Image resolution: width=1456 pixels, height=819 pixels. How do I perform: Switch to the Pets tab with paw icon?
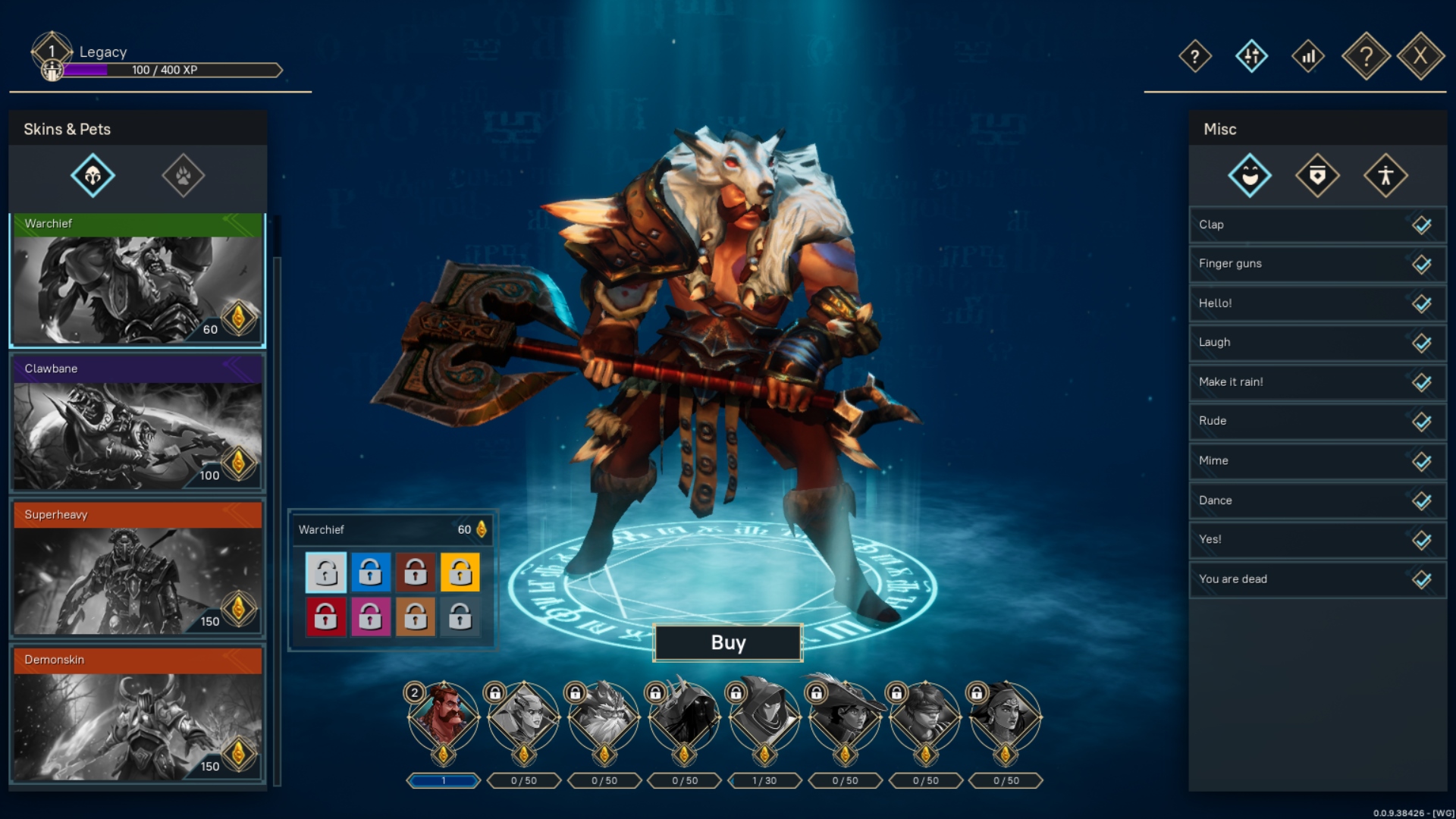184,176
